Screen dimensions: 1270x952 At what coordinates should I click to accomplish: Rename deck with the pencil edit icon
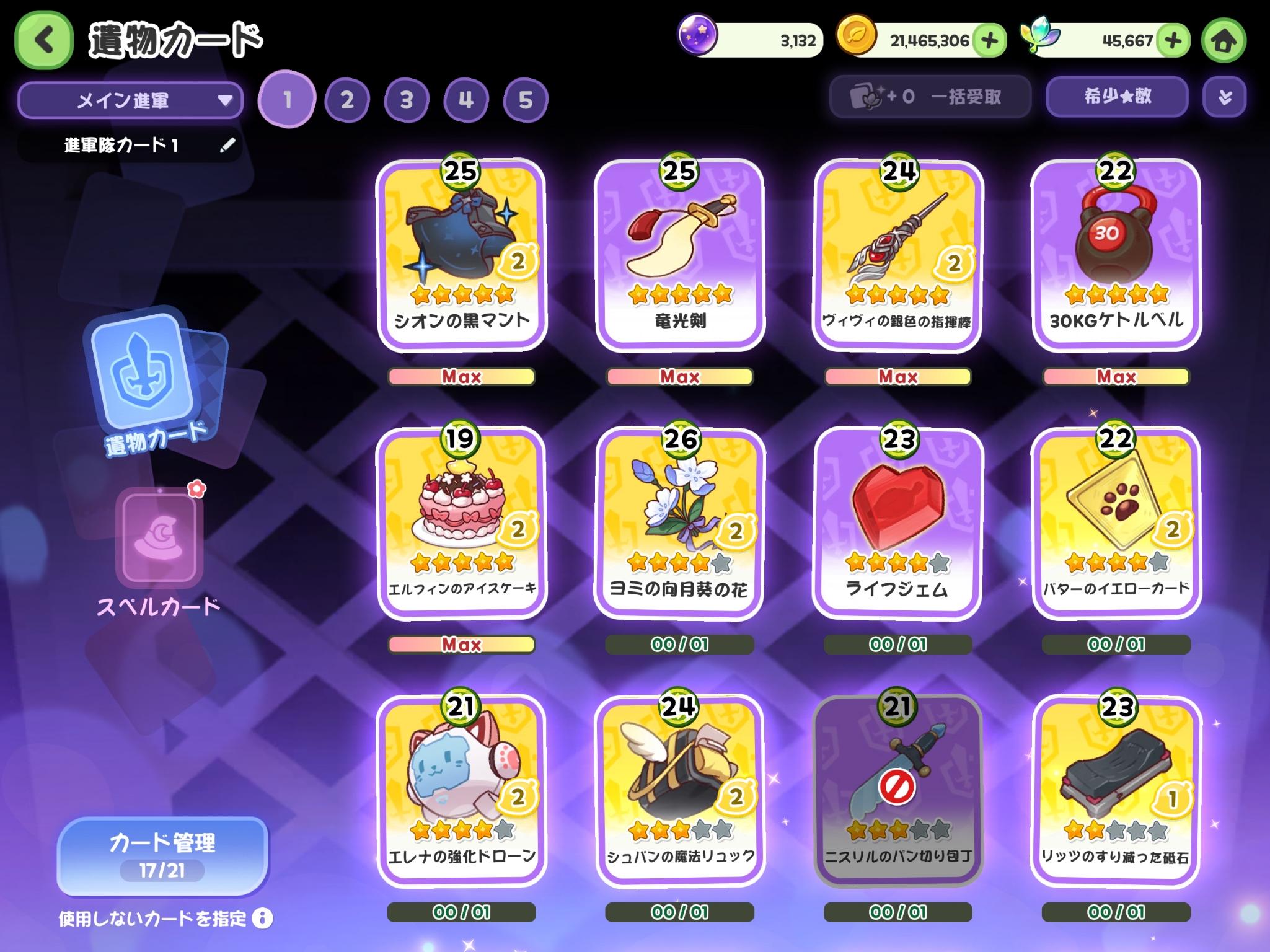pos(227,145)
